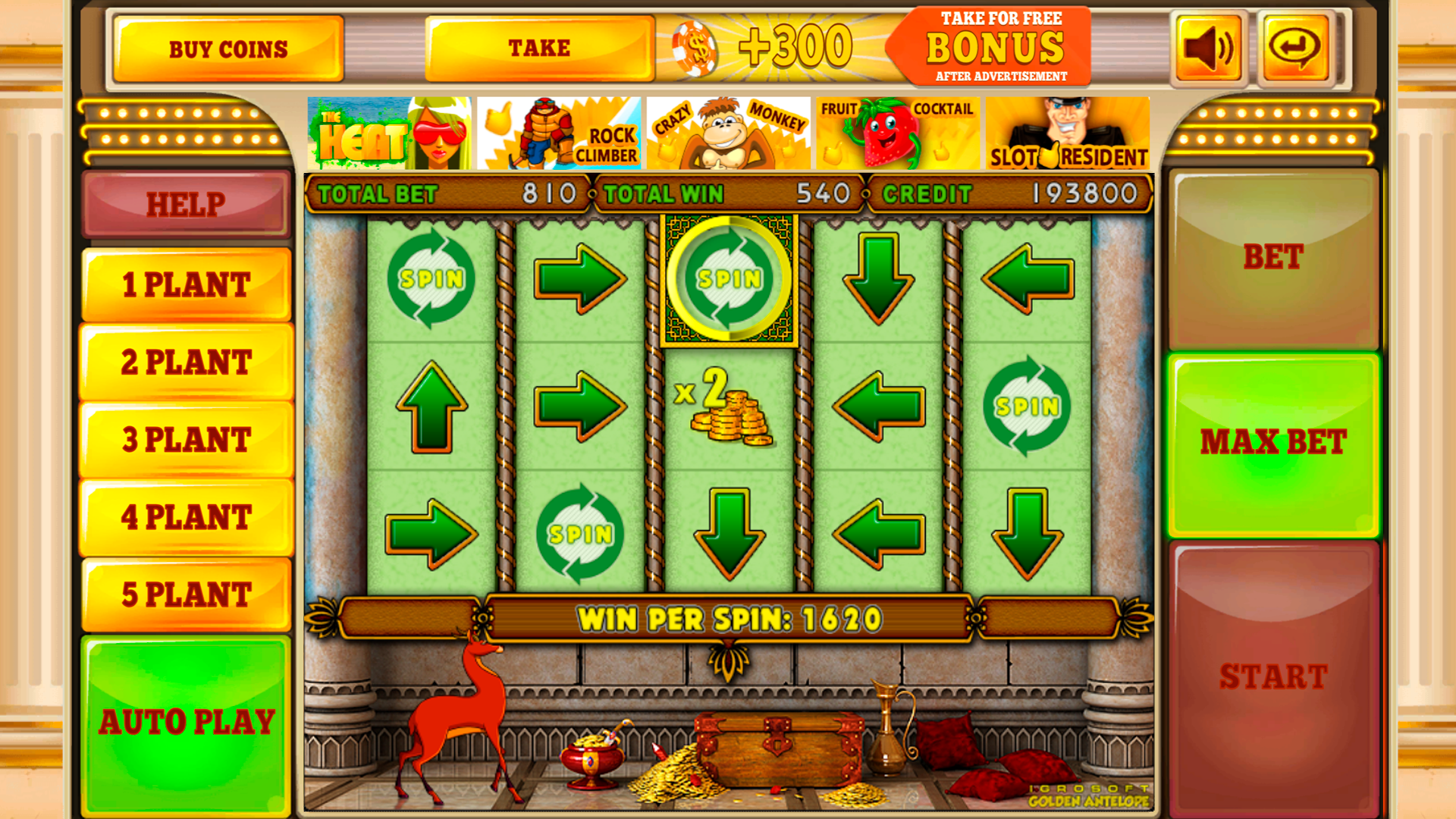The width and height of the screenshot is (1456, 819).
Task: Click TAKE to collect winnings
Action: pos(538,47)
